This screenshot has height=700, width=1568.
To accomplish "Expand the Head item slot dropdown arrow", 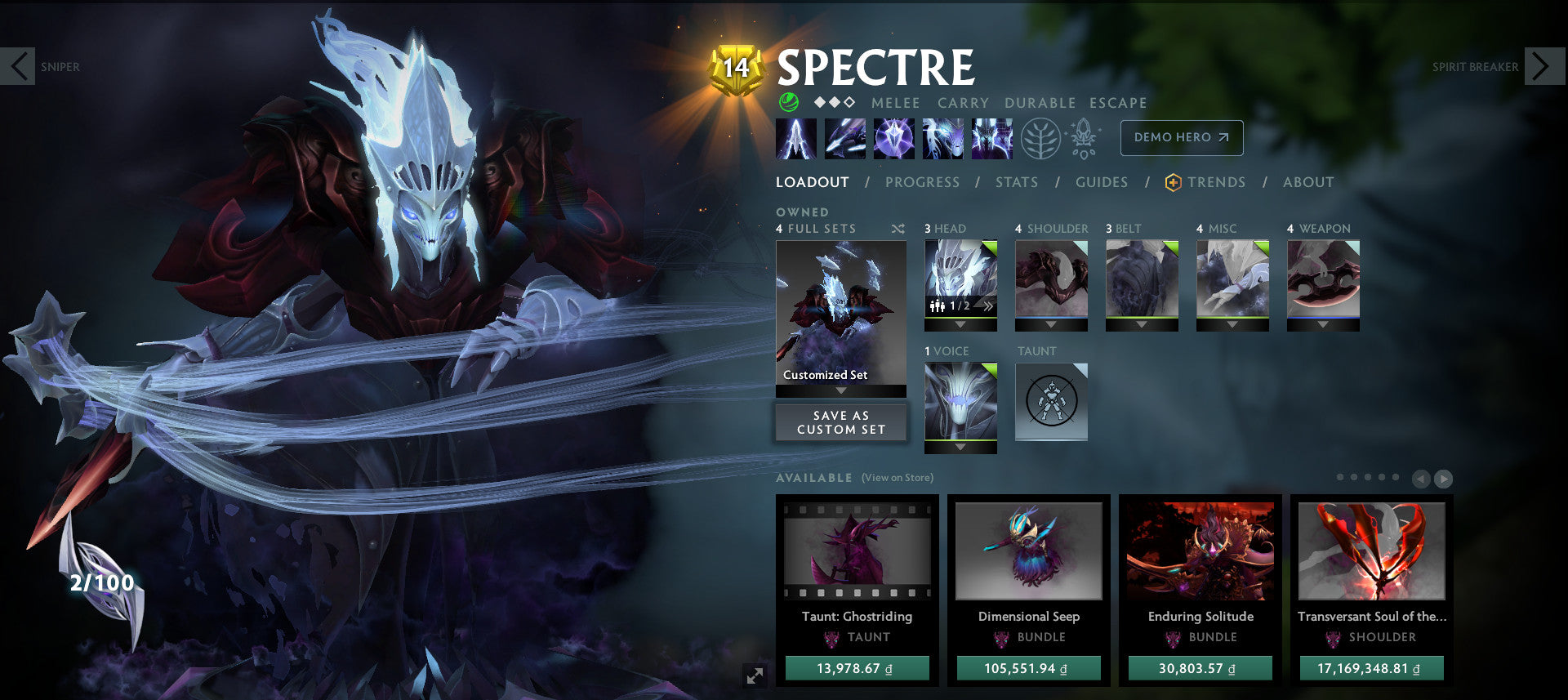I will tap(960, 323).
